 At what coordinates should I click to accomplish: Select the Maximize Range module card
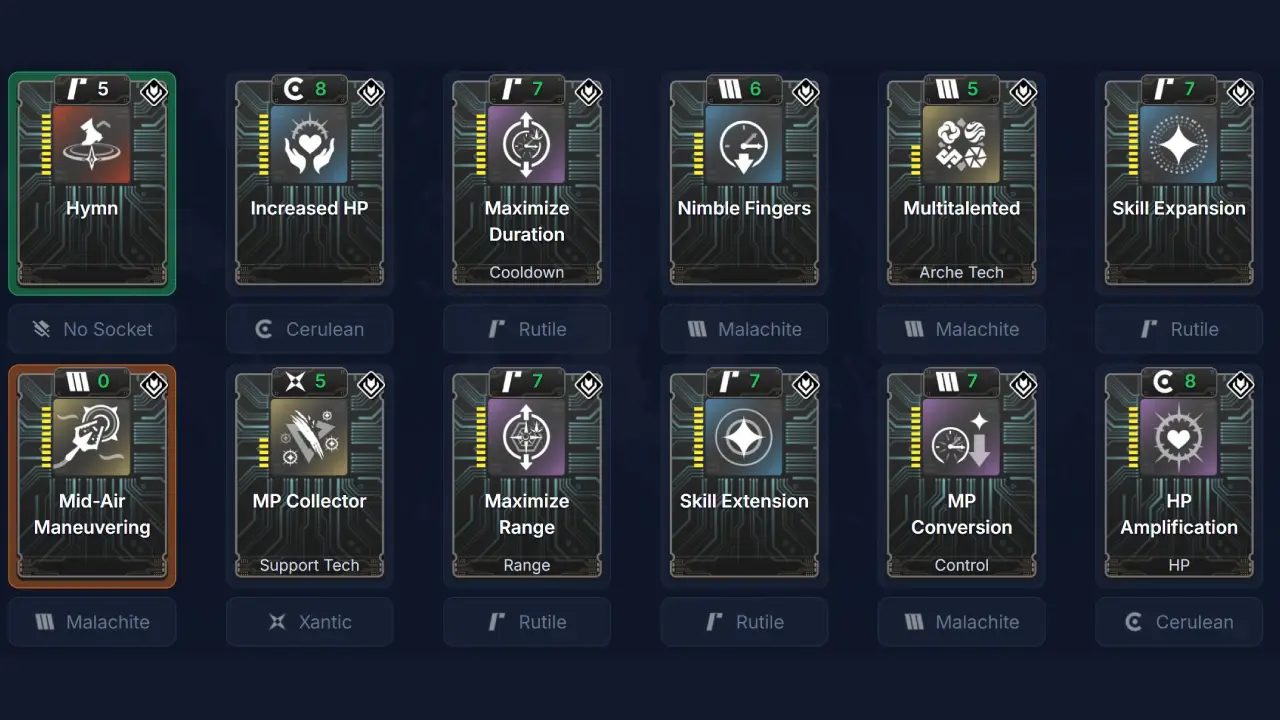[527, 475]
